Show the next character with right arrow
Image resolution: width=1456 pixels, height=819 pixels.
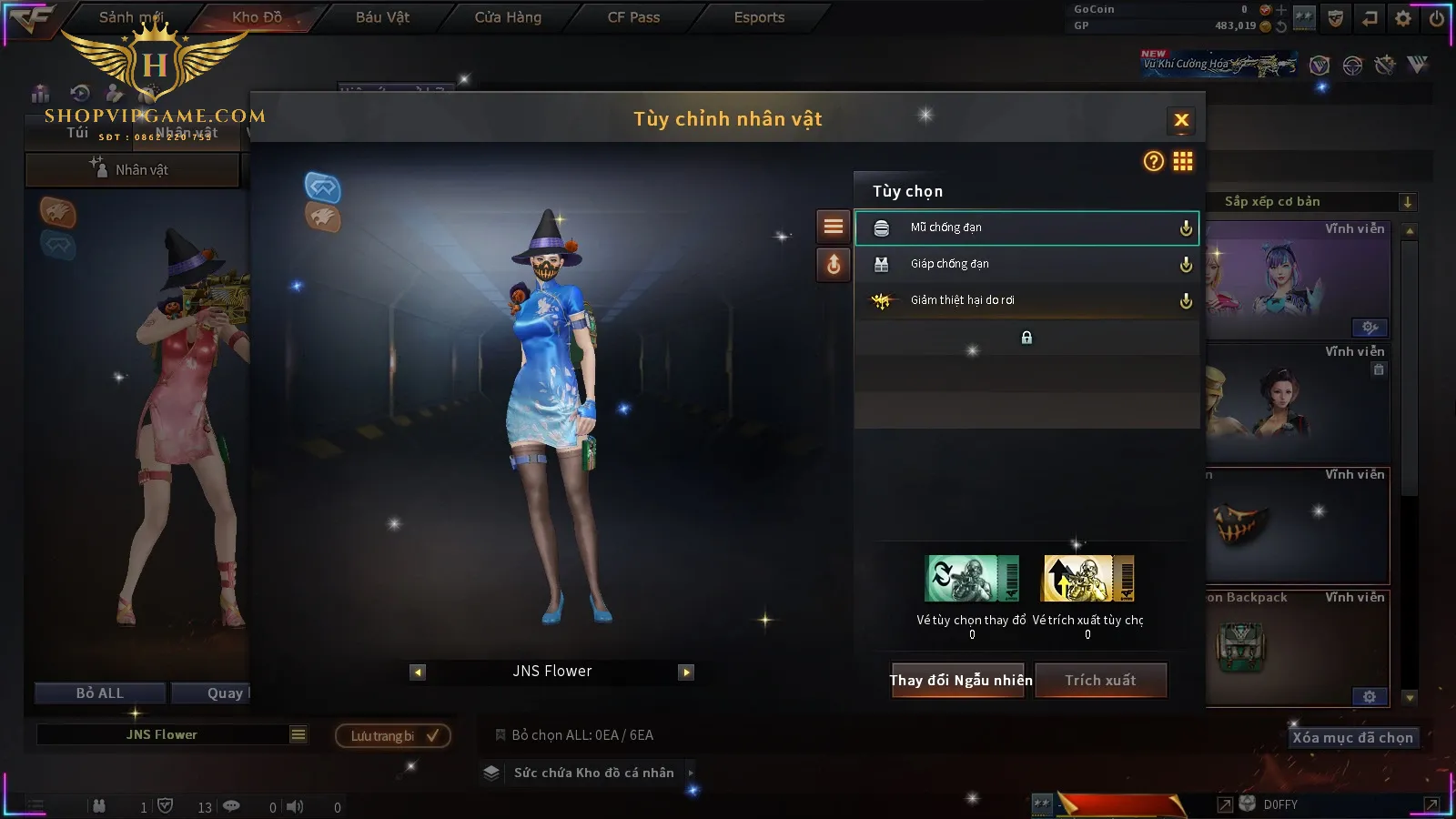(x=686, y=672)
